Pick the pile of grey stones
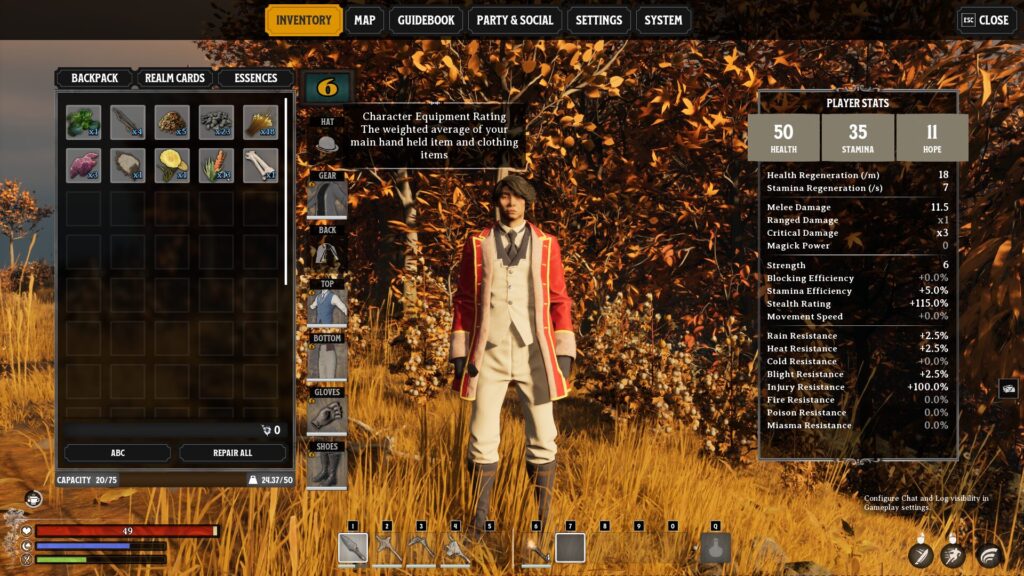 (x=216, y=122)
